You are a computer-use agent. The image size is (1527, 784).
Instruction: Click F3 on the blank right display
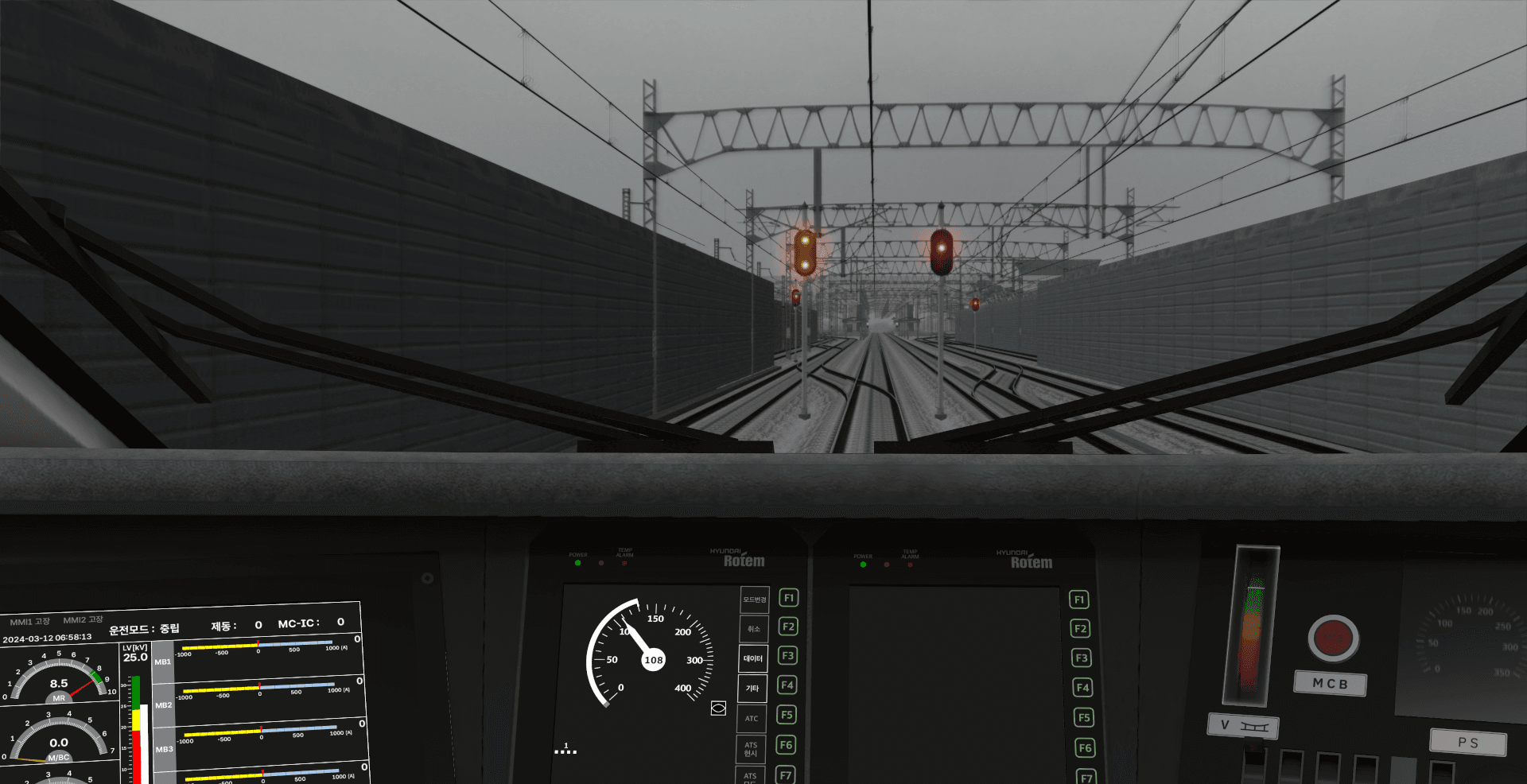(1081, 658)
